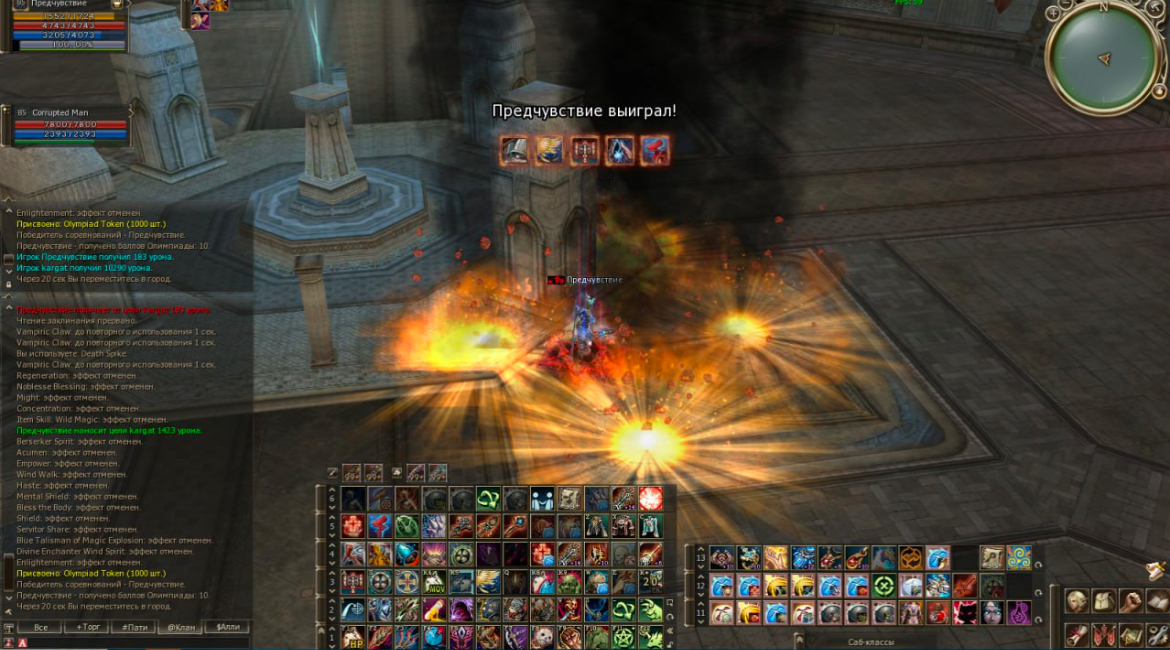Zoom in the minimap with plus button
This screenshot has width=1170, height=650.
[x=1053, y=14]
